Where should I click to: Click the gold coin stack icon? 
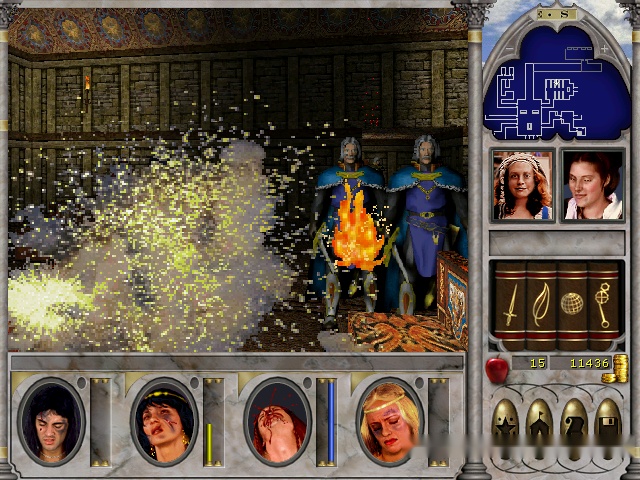[620, 366]
